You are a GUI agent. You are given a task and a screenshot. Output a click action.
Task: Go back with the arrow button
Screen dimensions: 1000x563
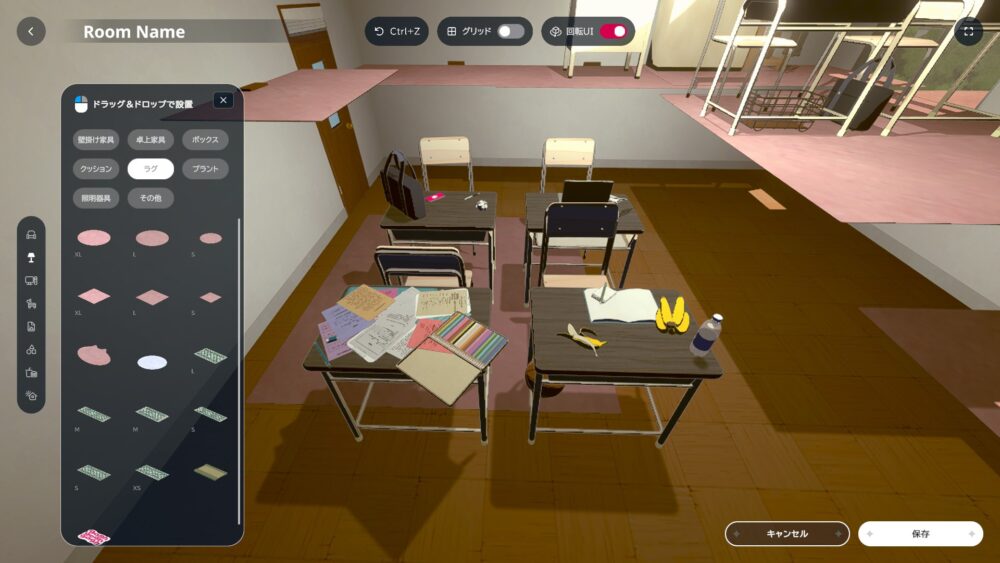coord(31,31)
